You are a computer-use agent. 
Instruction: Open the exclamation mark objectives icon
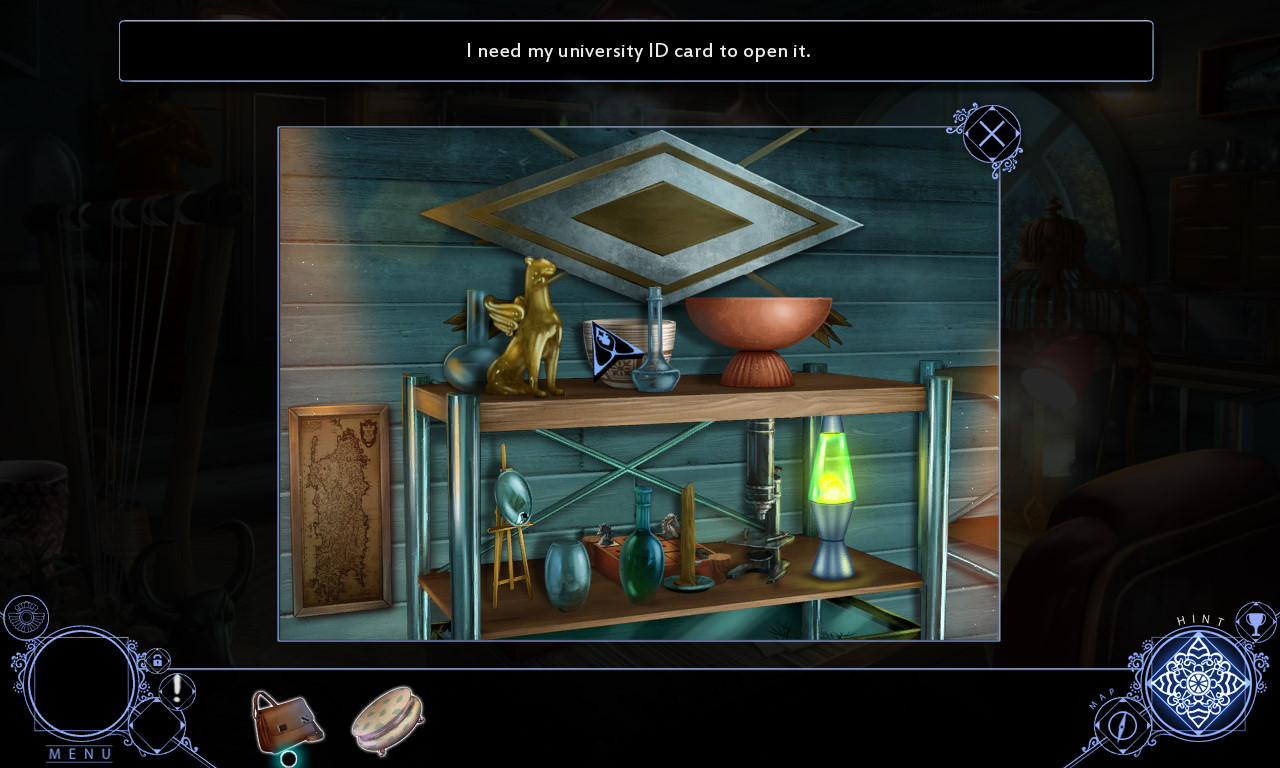pos(178,690)
